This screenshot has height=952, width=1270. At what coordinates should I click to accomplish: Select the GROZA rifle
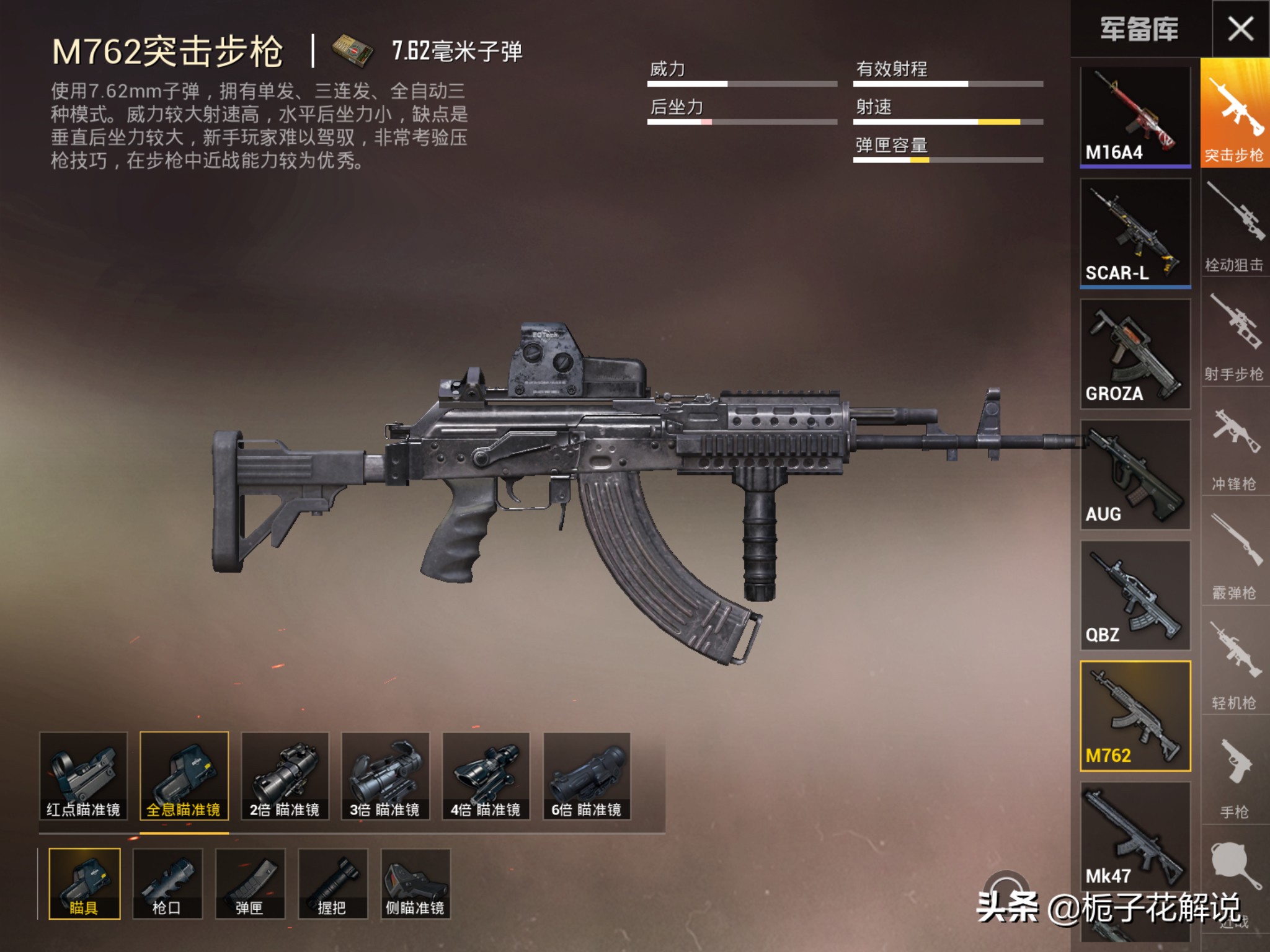1135,353
